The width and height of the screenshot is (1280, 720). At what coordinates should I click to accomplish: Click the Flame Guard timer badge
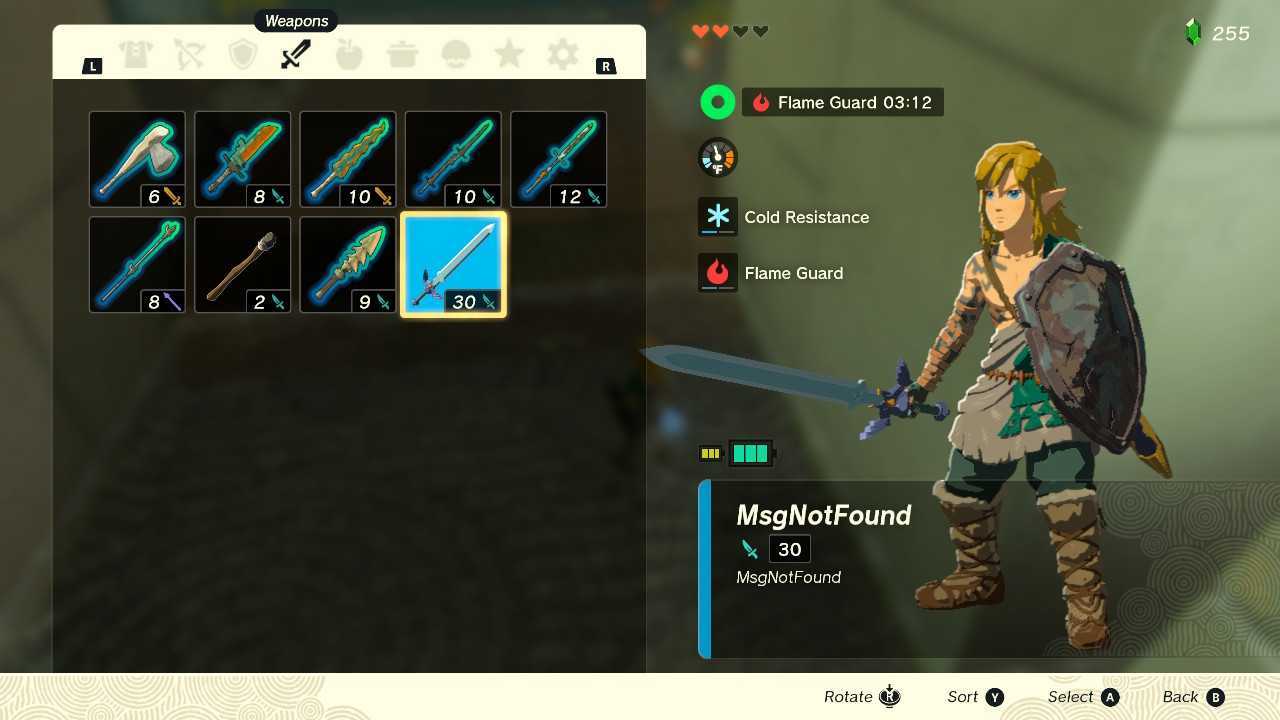(842, 101)
